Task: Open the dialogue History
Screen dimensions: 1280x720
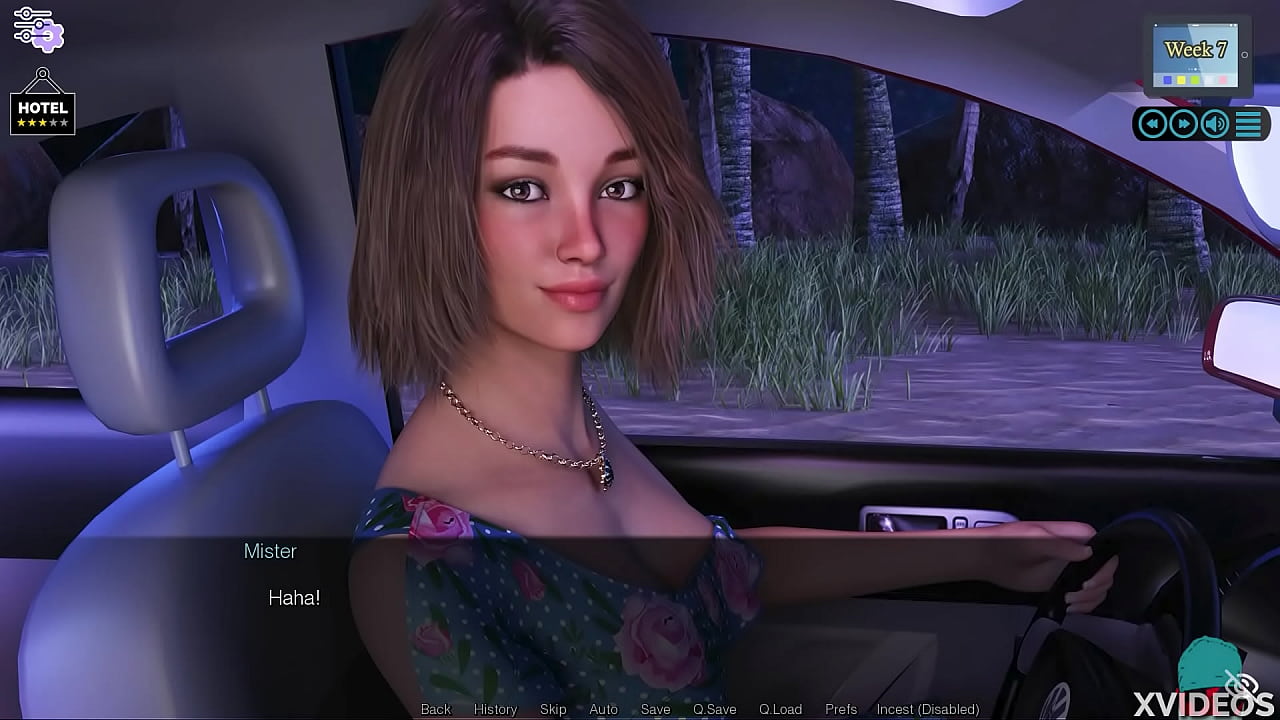Action: point(495,709)
